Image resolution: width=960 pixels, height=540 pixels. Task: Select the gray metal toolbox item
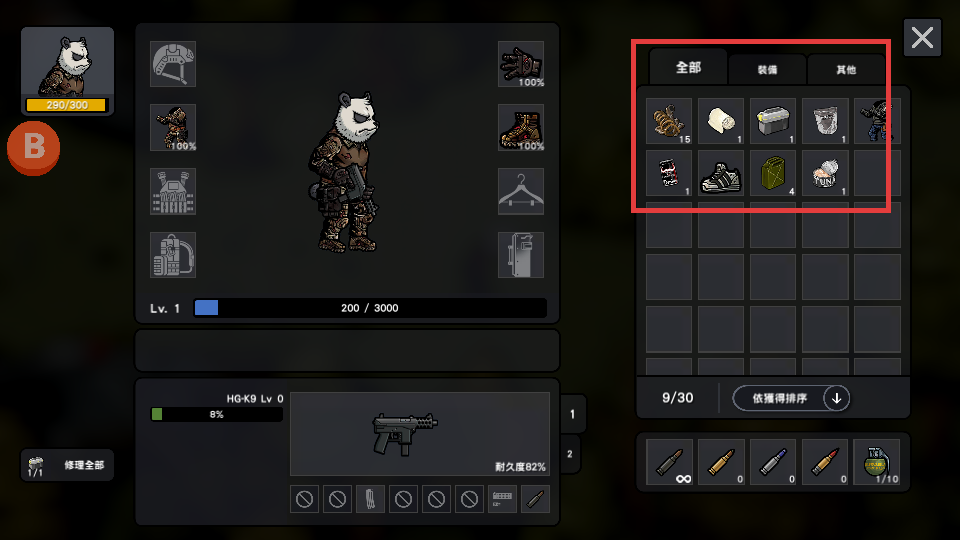pyautogui.click(x=773, y=121)
